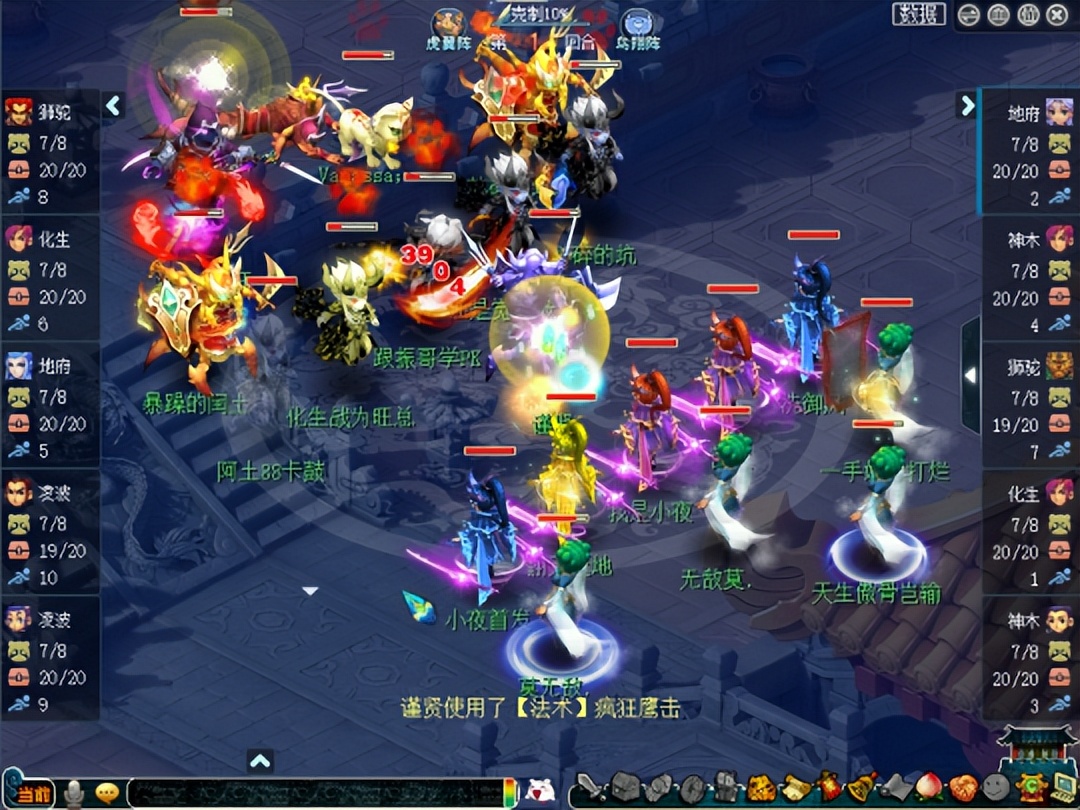Close the battle window with the X button
Viewport: 1080px width, 810px height.
pos(1057,15)
